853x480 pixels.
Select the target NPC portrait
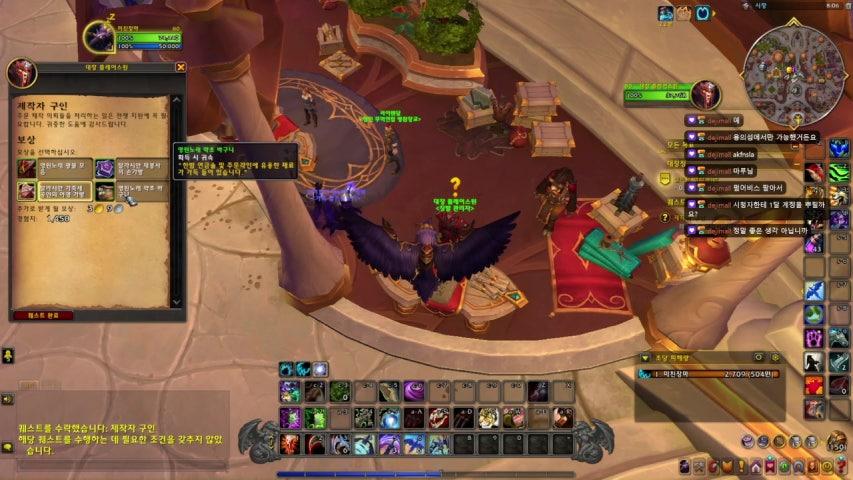[707, 95]
